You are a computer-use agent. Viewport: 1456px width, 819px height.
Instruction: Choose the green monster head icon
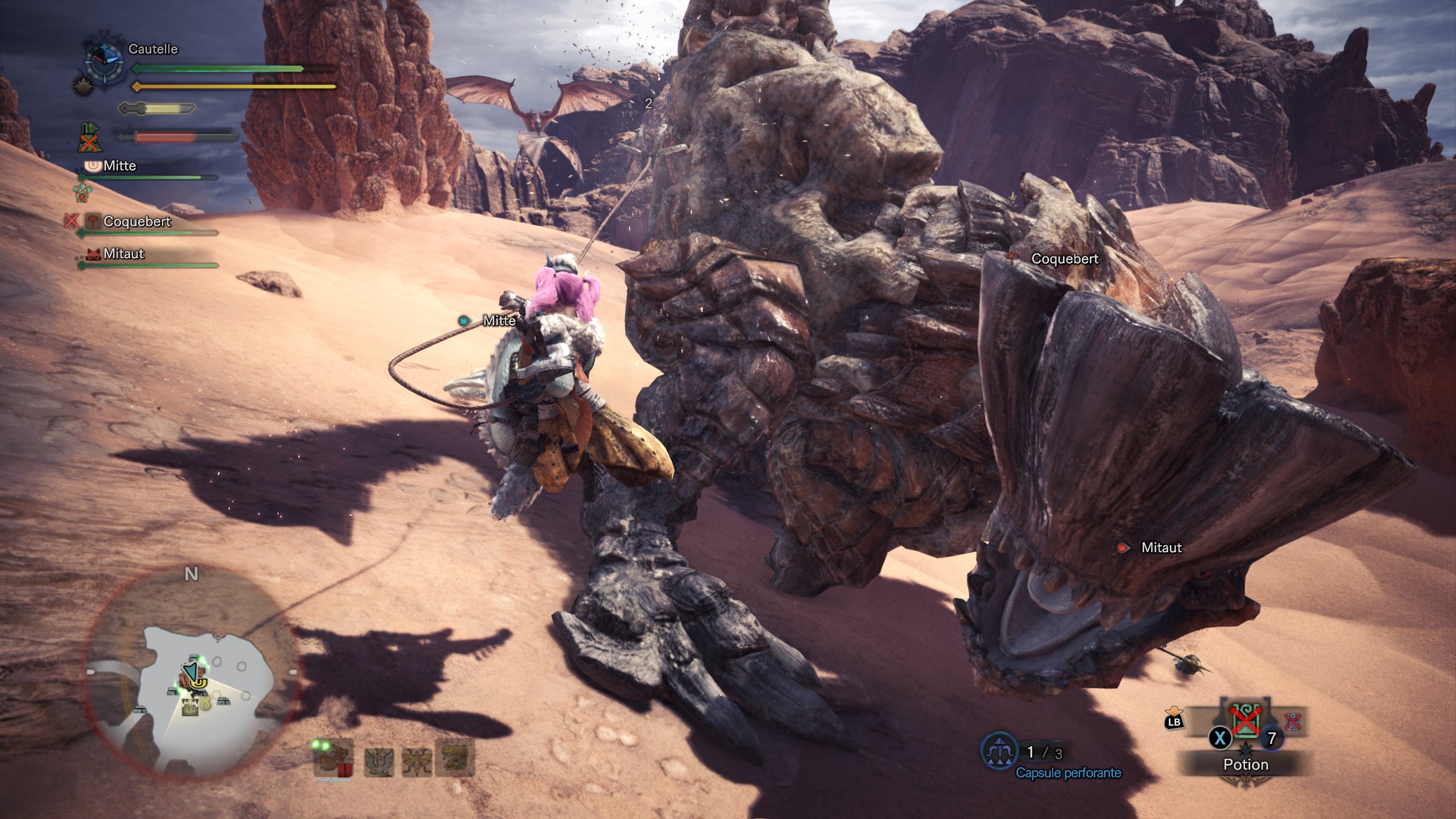click(455, 758)
